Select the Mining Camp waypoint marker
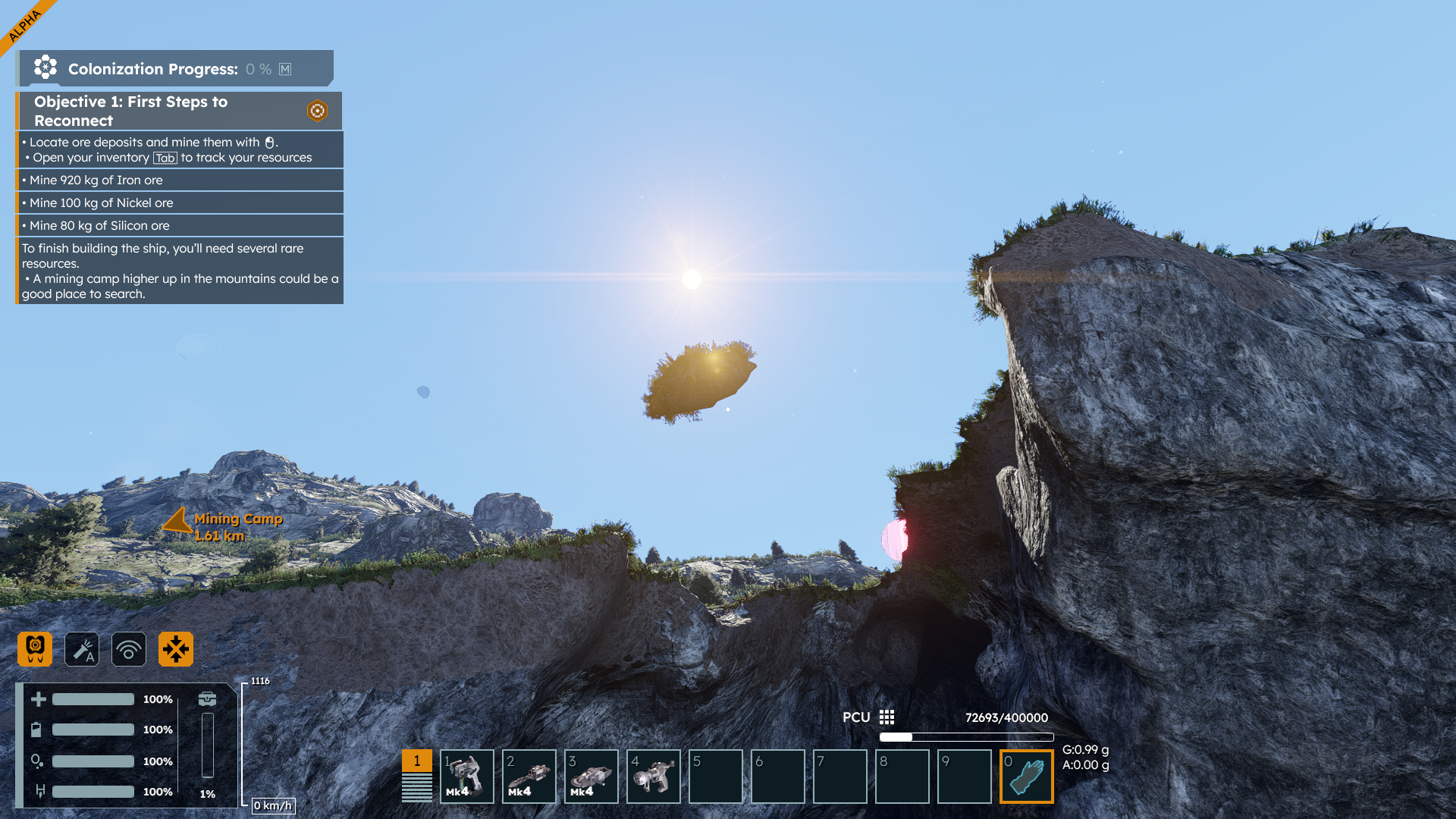 click(x=178, y=522)
